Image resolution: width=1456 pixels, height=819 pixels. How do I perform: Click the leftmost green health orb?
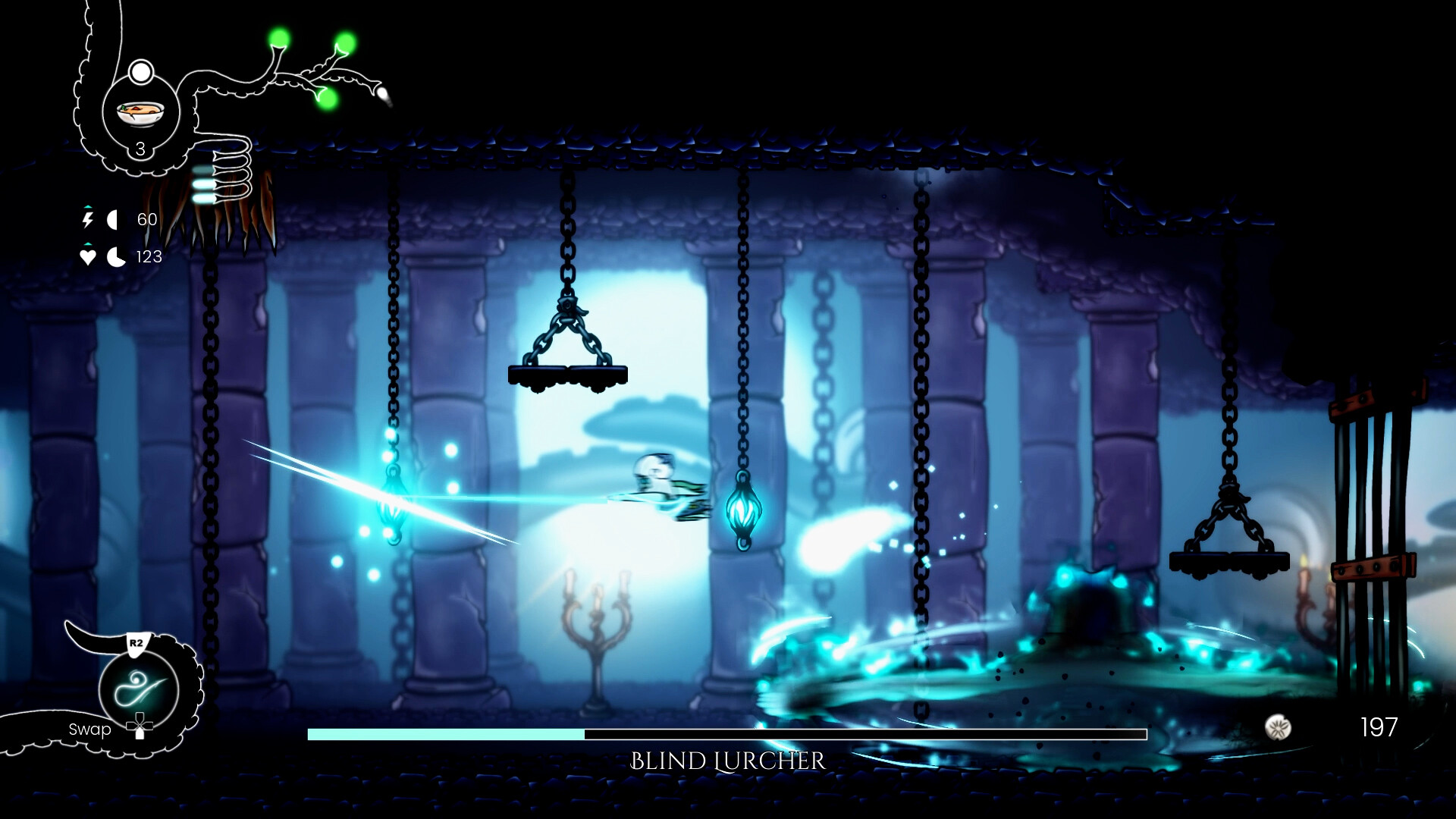[x=278, y=37]
